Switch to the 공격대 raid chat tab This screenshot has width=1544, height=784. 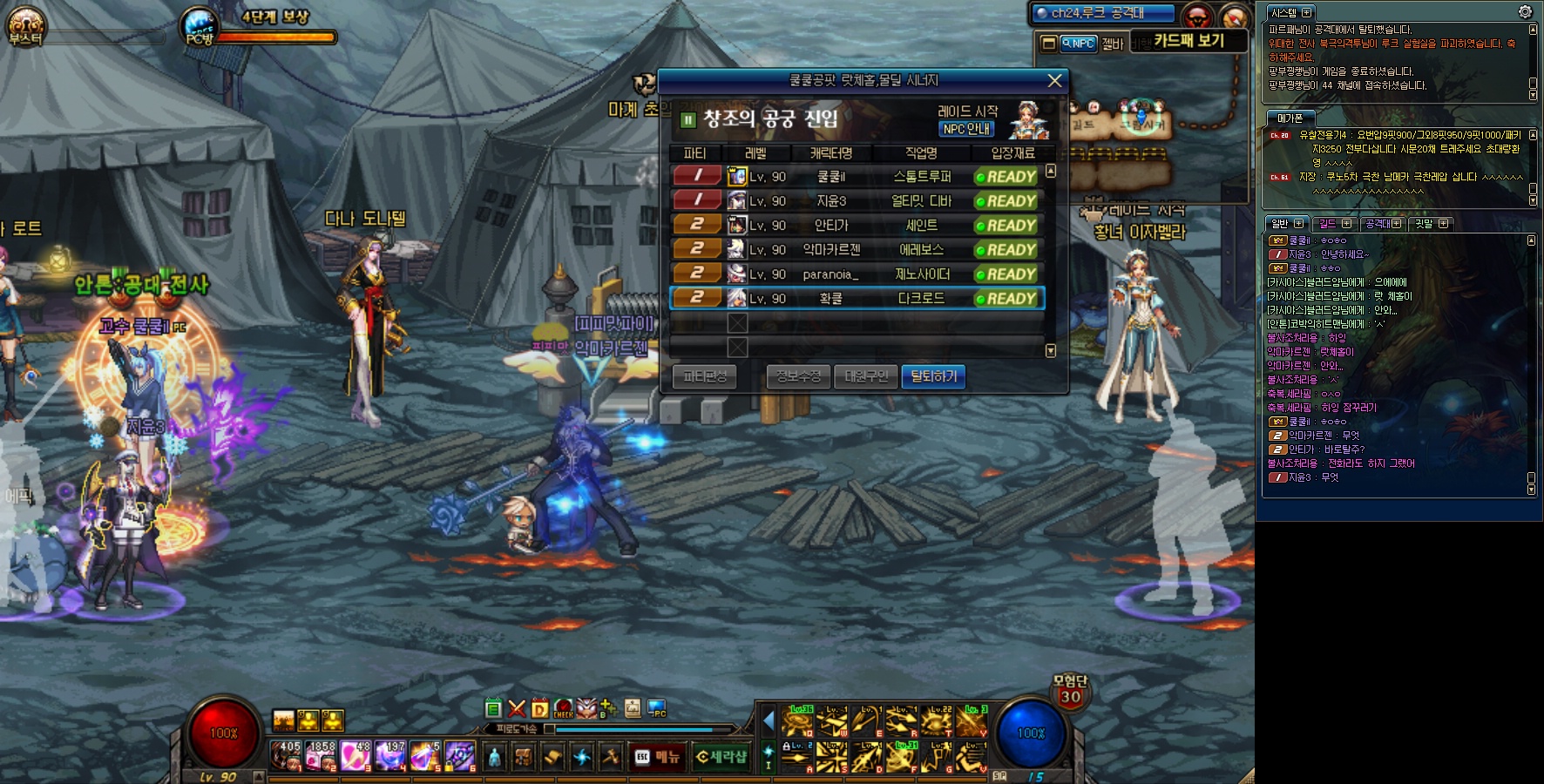1382,224
